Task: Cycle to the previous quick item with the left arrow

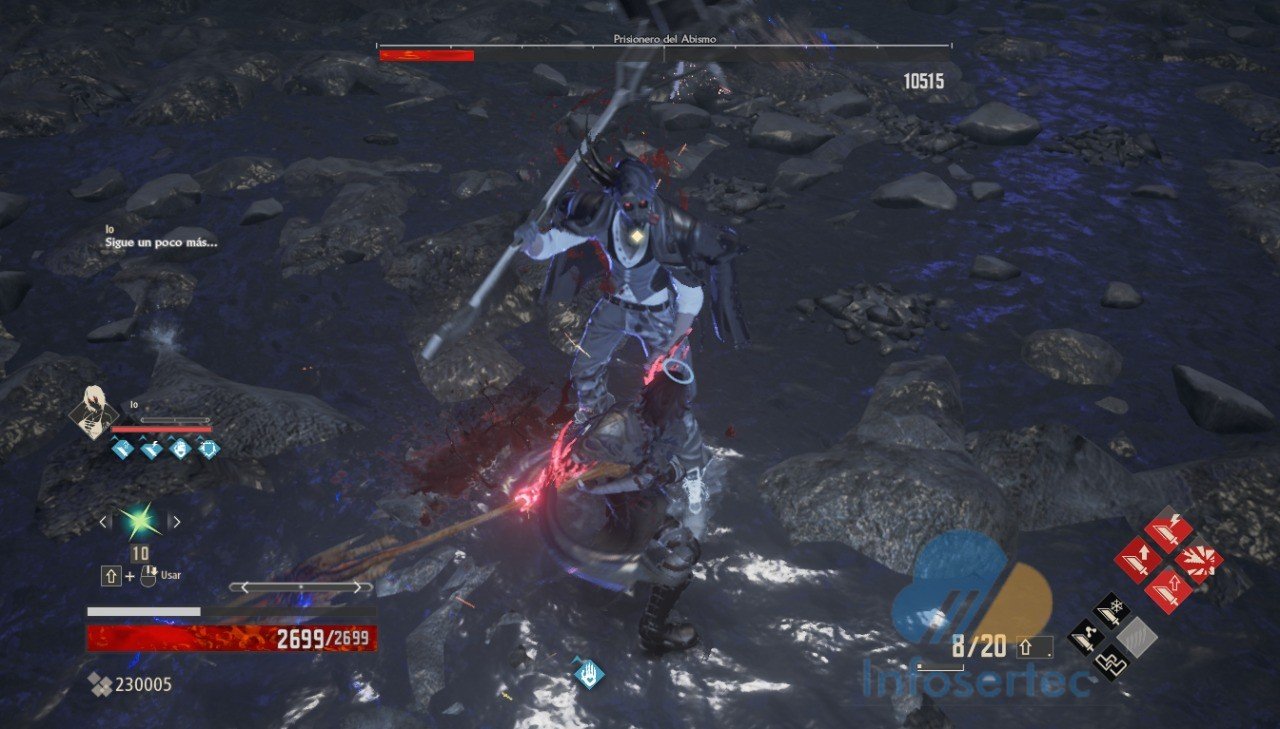Action: [102, 521]
